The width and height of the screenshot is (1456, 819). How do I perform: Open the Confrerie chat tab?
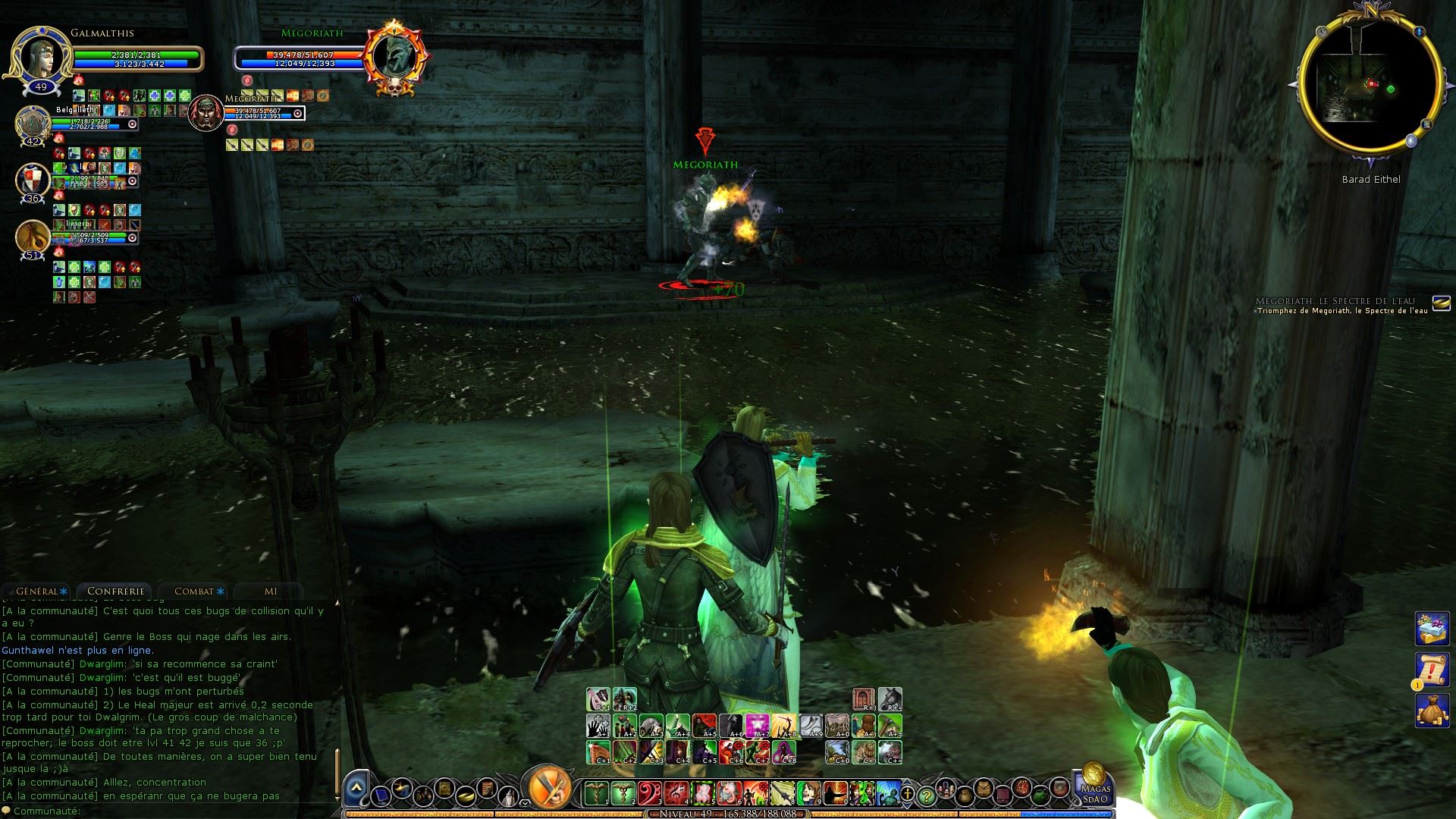pos(115,591)
